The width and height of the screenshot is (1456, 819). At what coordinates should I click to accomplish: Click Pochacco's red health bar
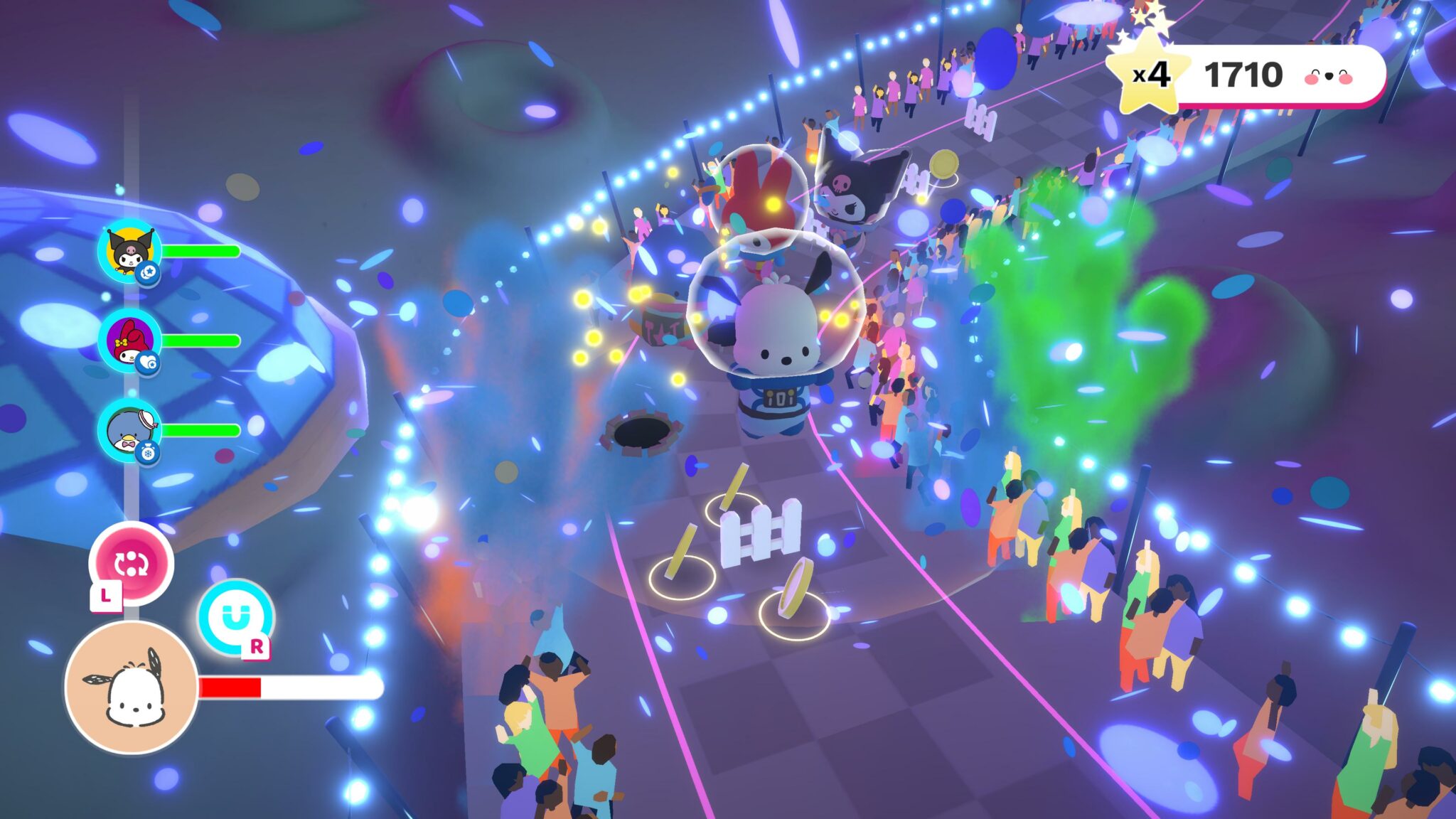tap(230, 687)
